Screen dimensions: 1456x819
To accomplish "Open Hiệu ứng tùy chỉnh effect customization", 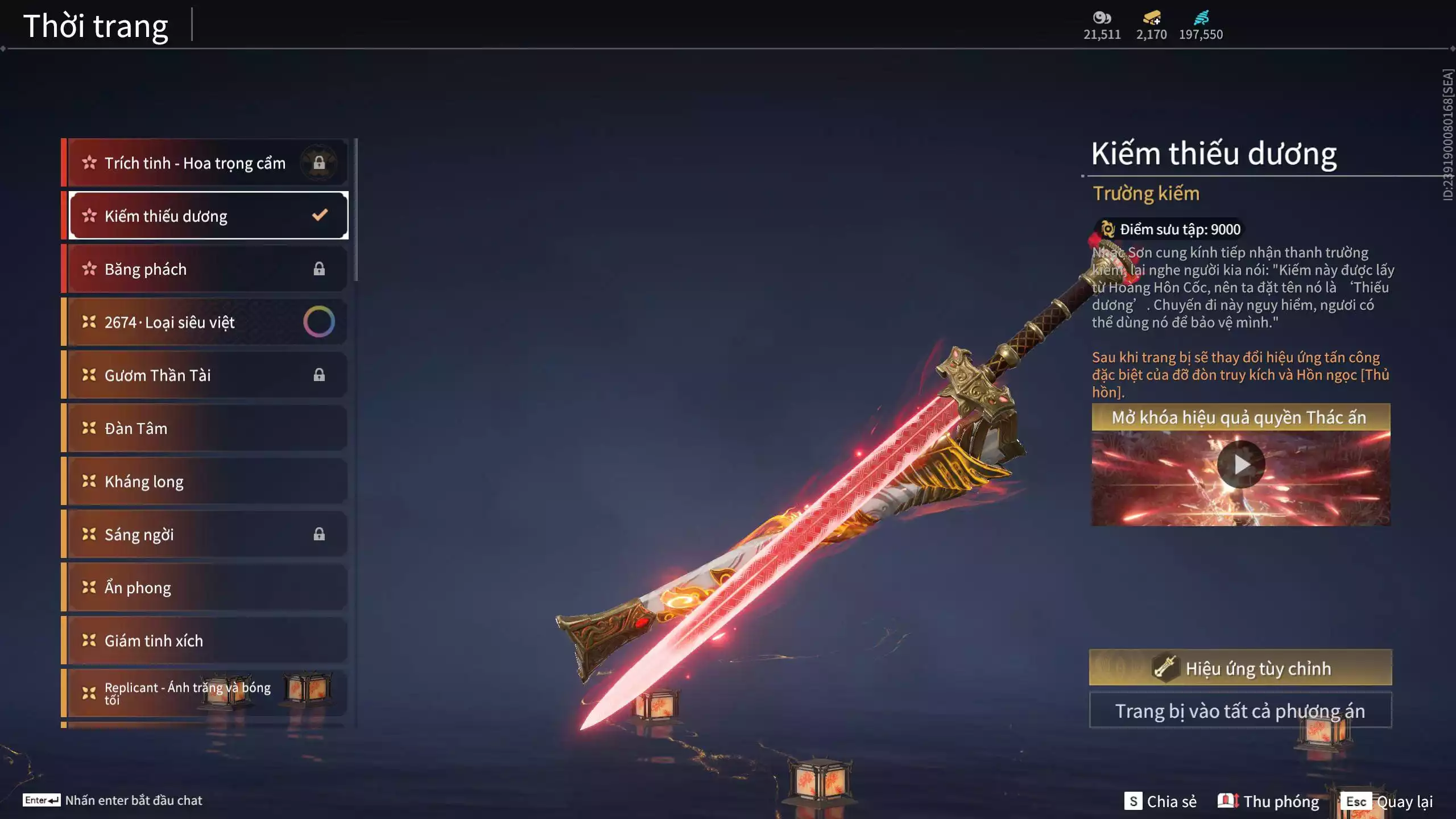I will click(x=1240, y=668).
